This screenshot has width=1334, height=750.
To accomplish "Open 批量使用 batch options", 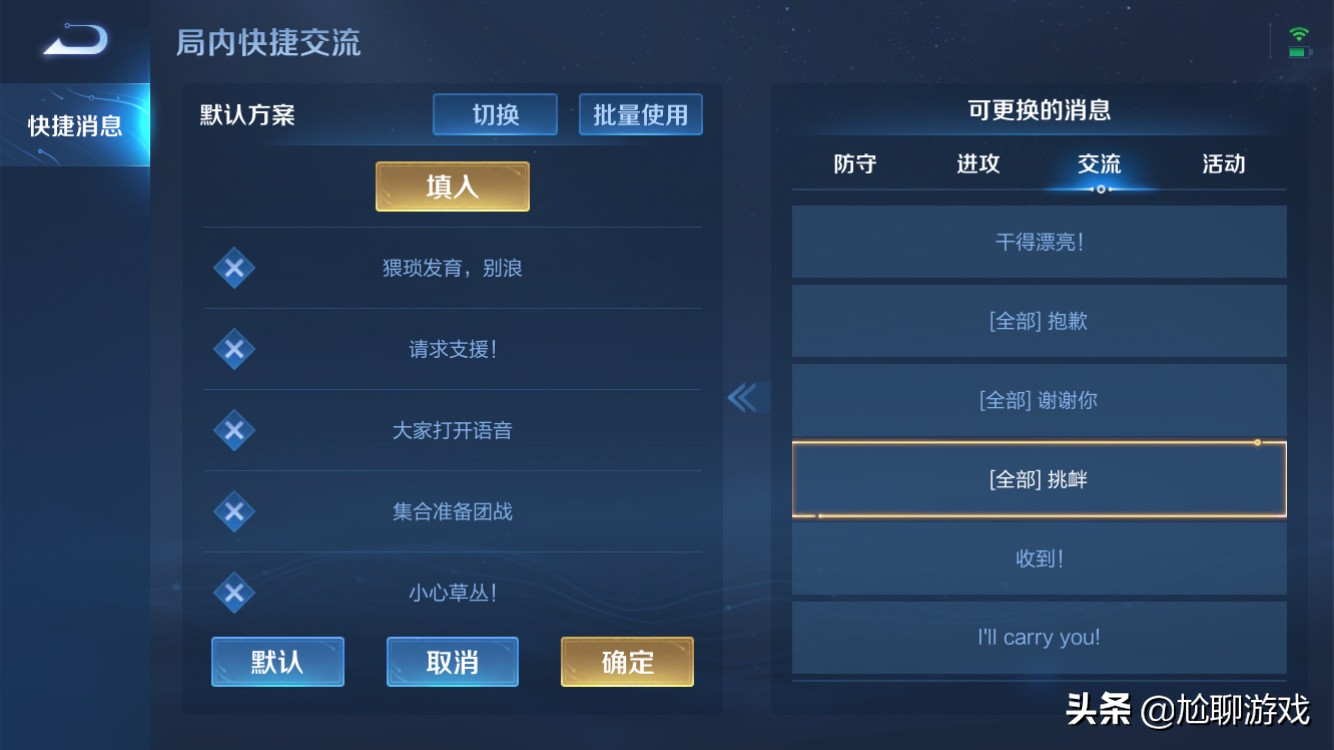I will pos(640,114).
